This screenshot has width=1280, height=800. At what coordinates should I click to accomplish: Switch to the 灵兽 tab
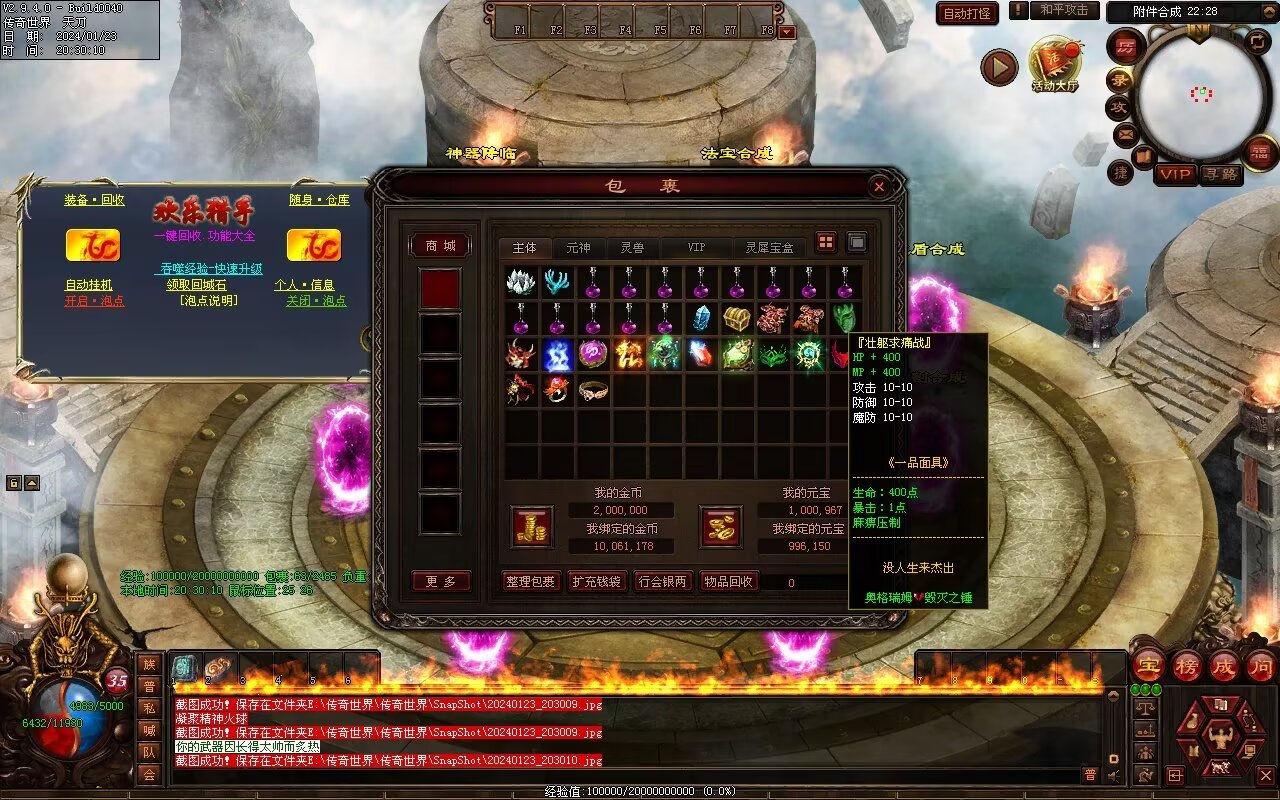(631, 247)
